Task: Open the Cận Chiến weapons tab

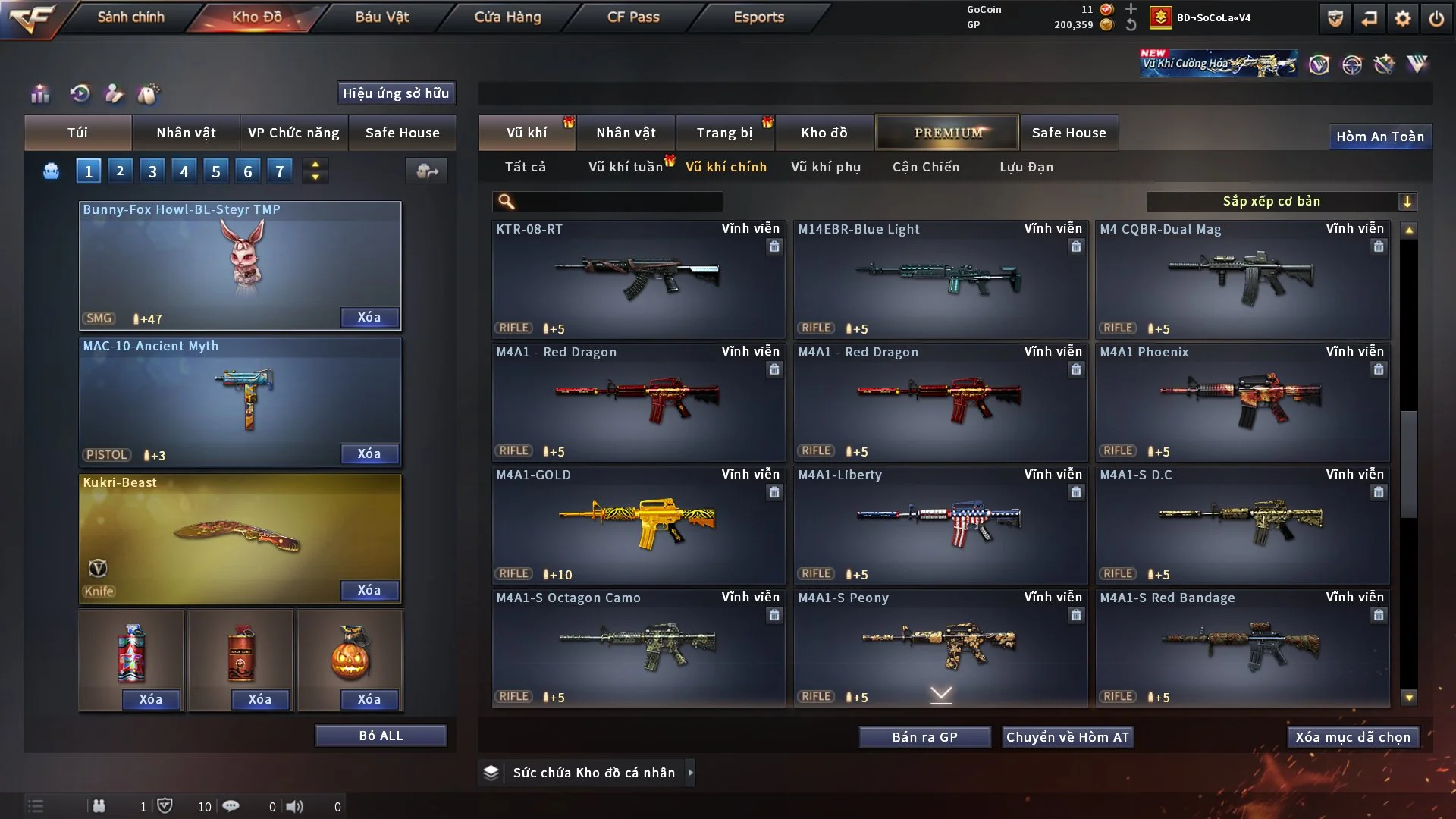Action: click(x=926, y=167)
